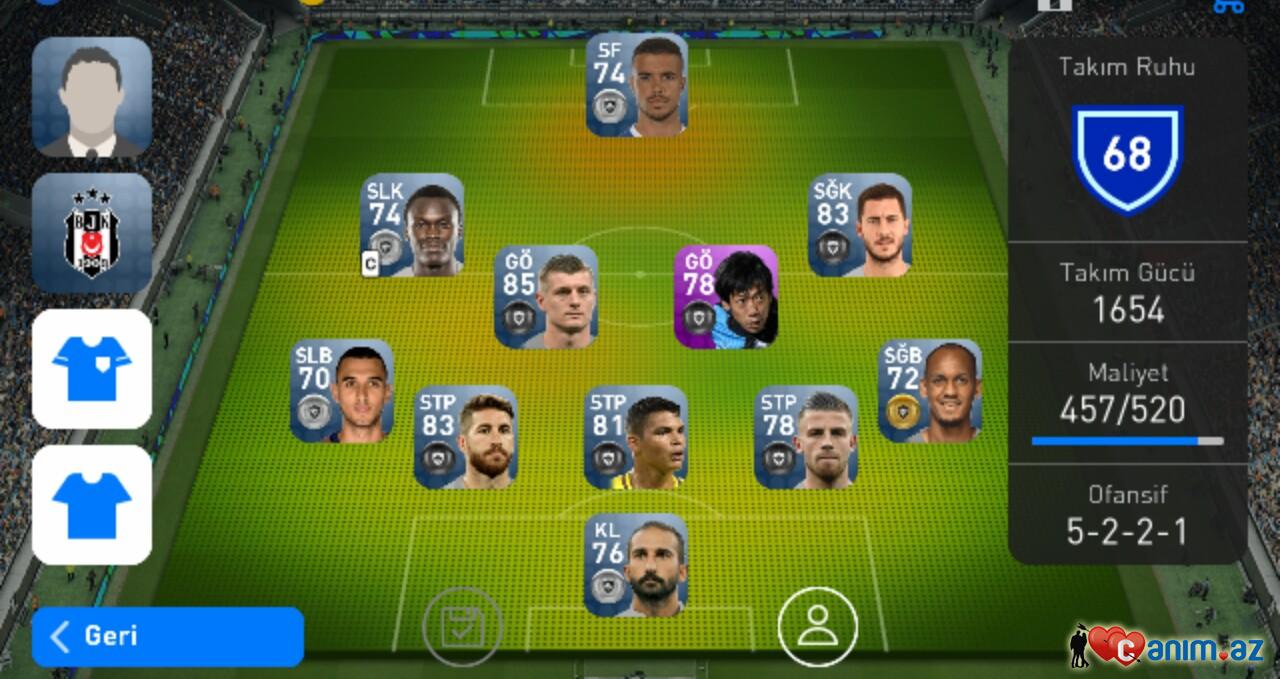The height and width of the screenshot is (679, 1280).
Task: Choose the SF 74 striker card
Action: click(x=637, y=85)
